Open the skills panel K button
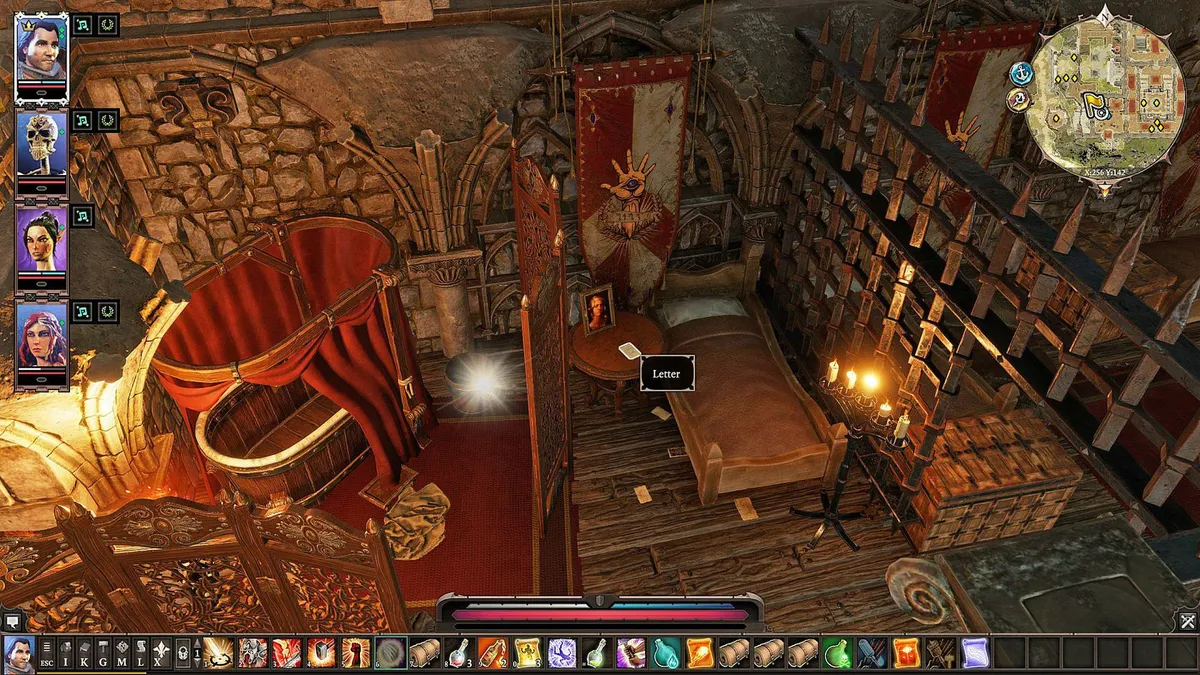Viewport: 1200px width, 675px height. coord(84,654)
